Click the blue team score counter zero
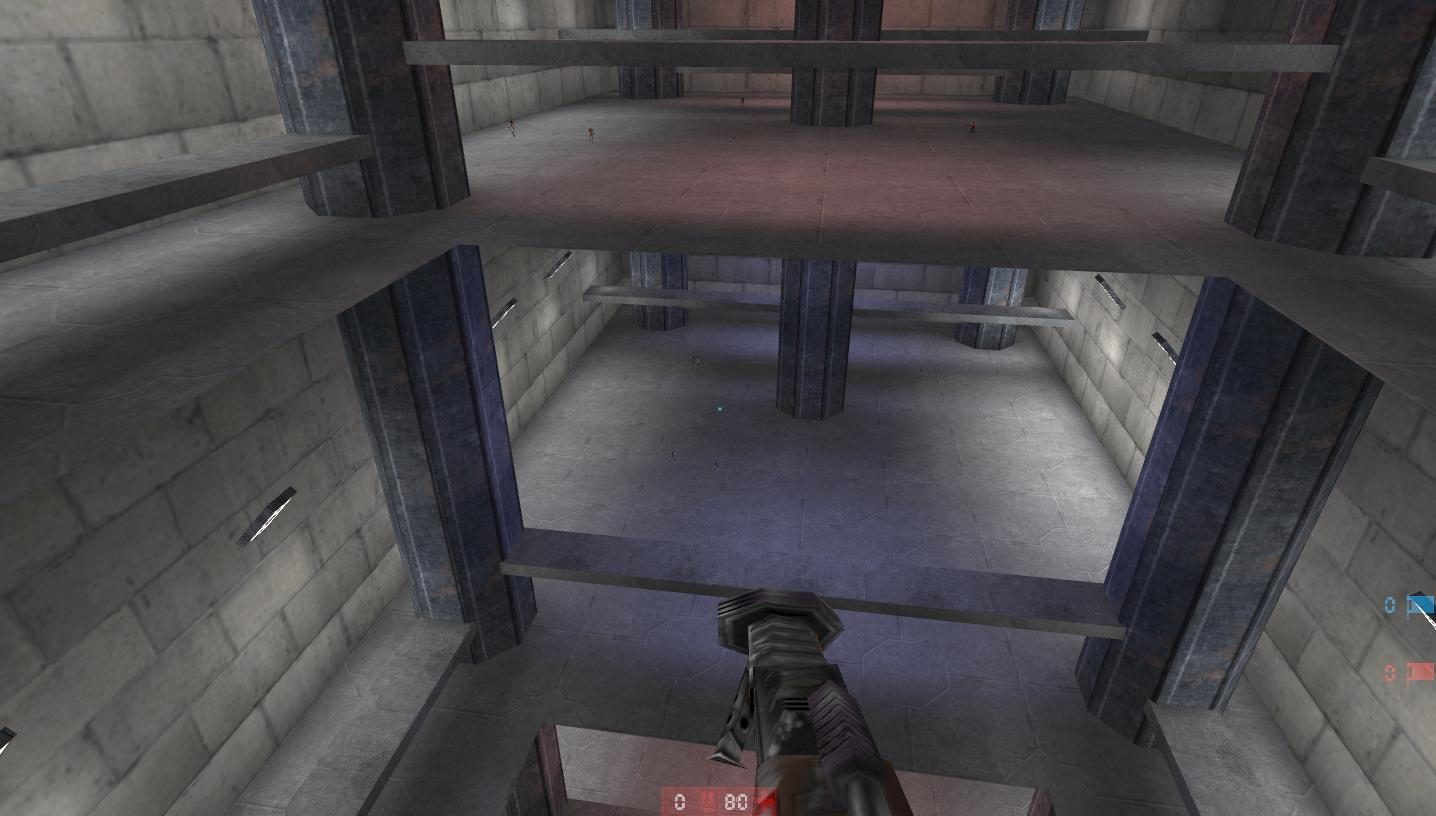Screen dimensions: 1436x816 (1388, 604)
